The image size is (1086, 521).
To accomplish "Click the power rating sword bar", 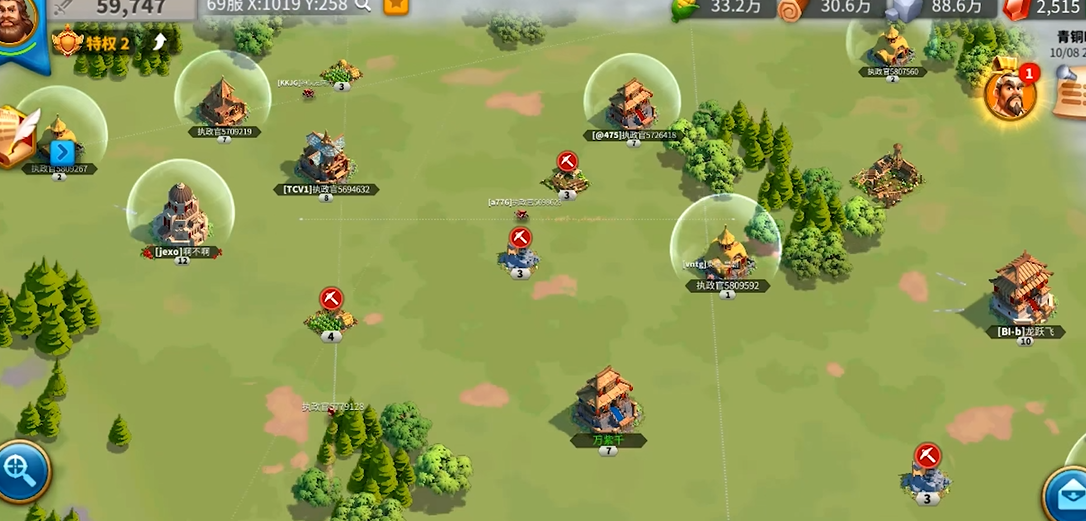I will coord(120,9).
